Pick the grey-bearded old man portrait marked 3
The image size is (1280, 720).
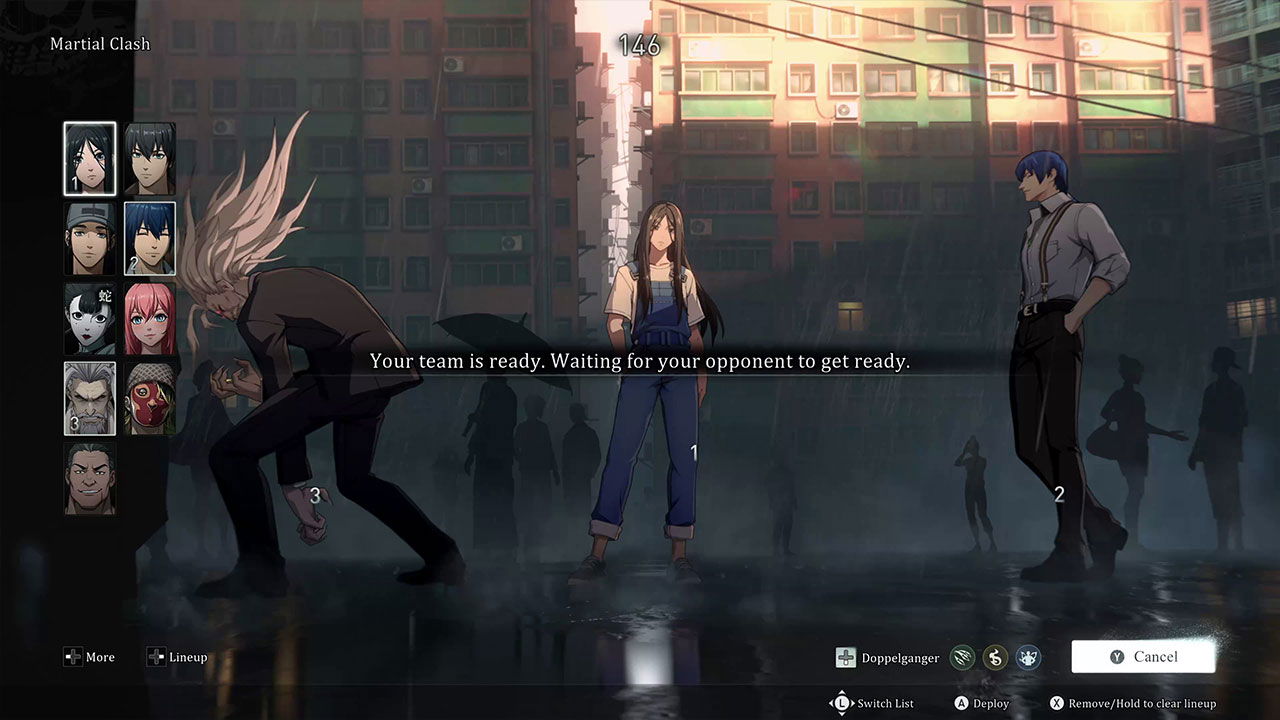[90, 399]
